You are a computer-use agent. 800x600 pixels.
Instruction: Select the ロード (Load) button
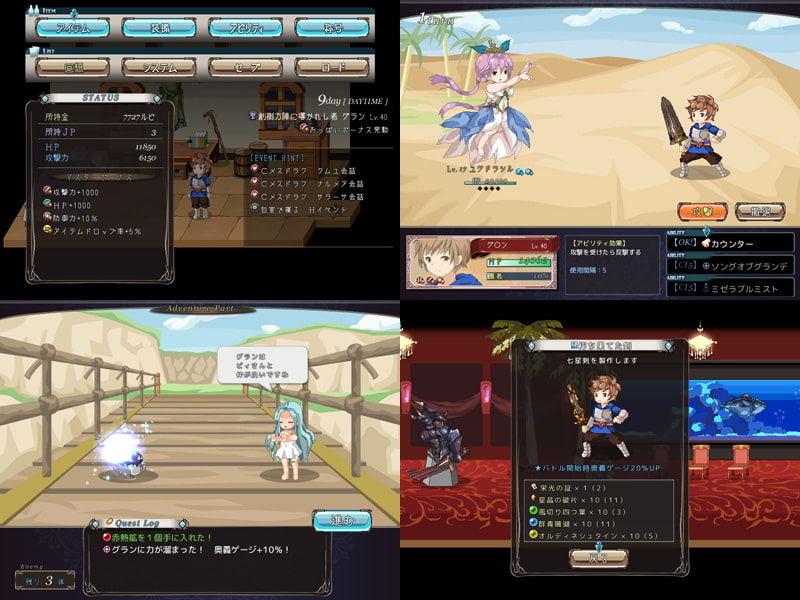pos(332,67)
